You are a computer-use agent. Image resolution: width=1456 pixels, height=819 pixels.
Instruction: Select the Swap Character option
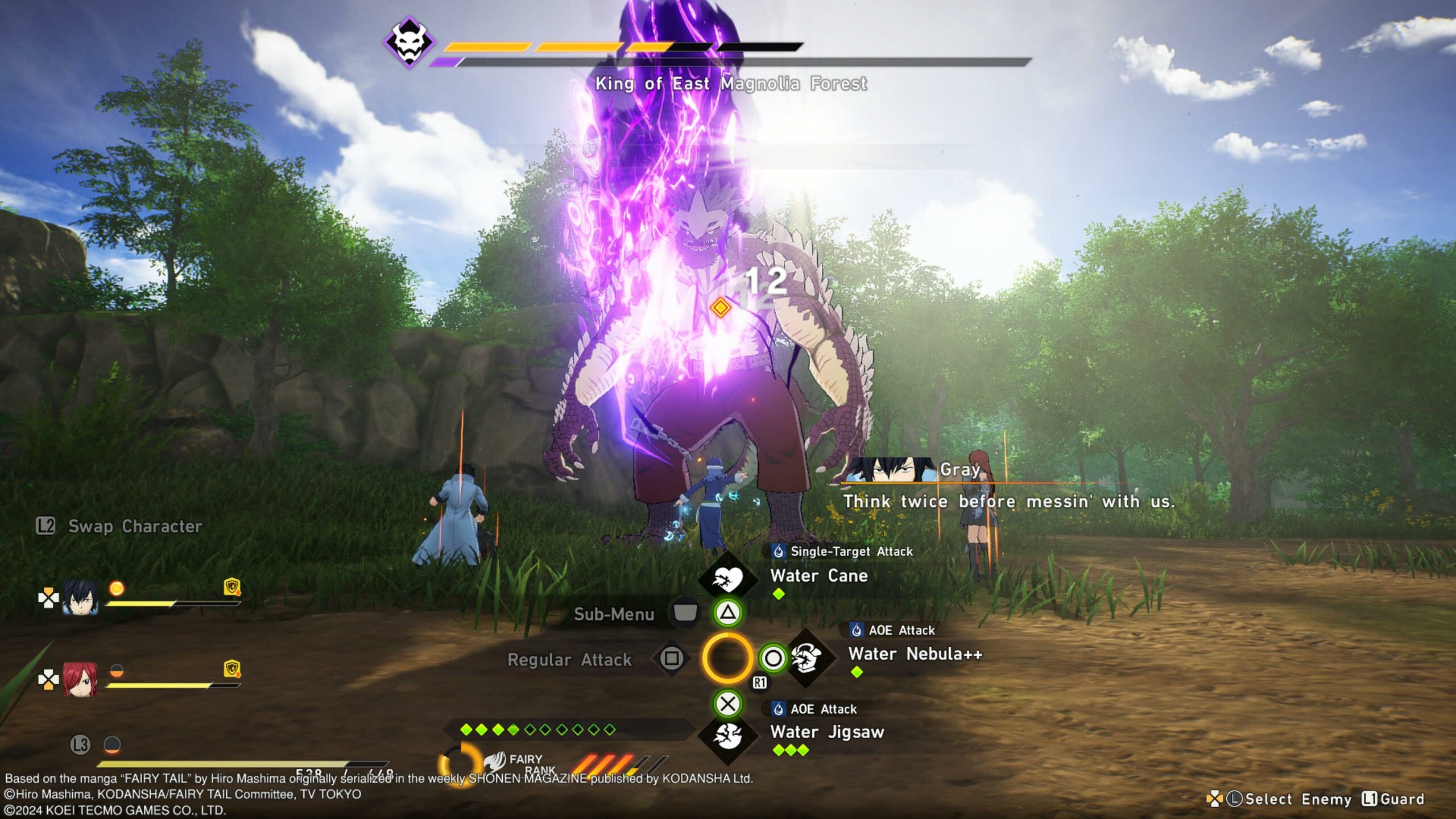coord(134,527)
